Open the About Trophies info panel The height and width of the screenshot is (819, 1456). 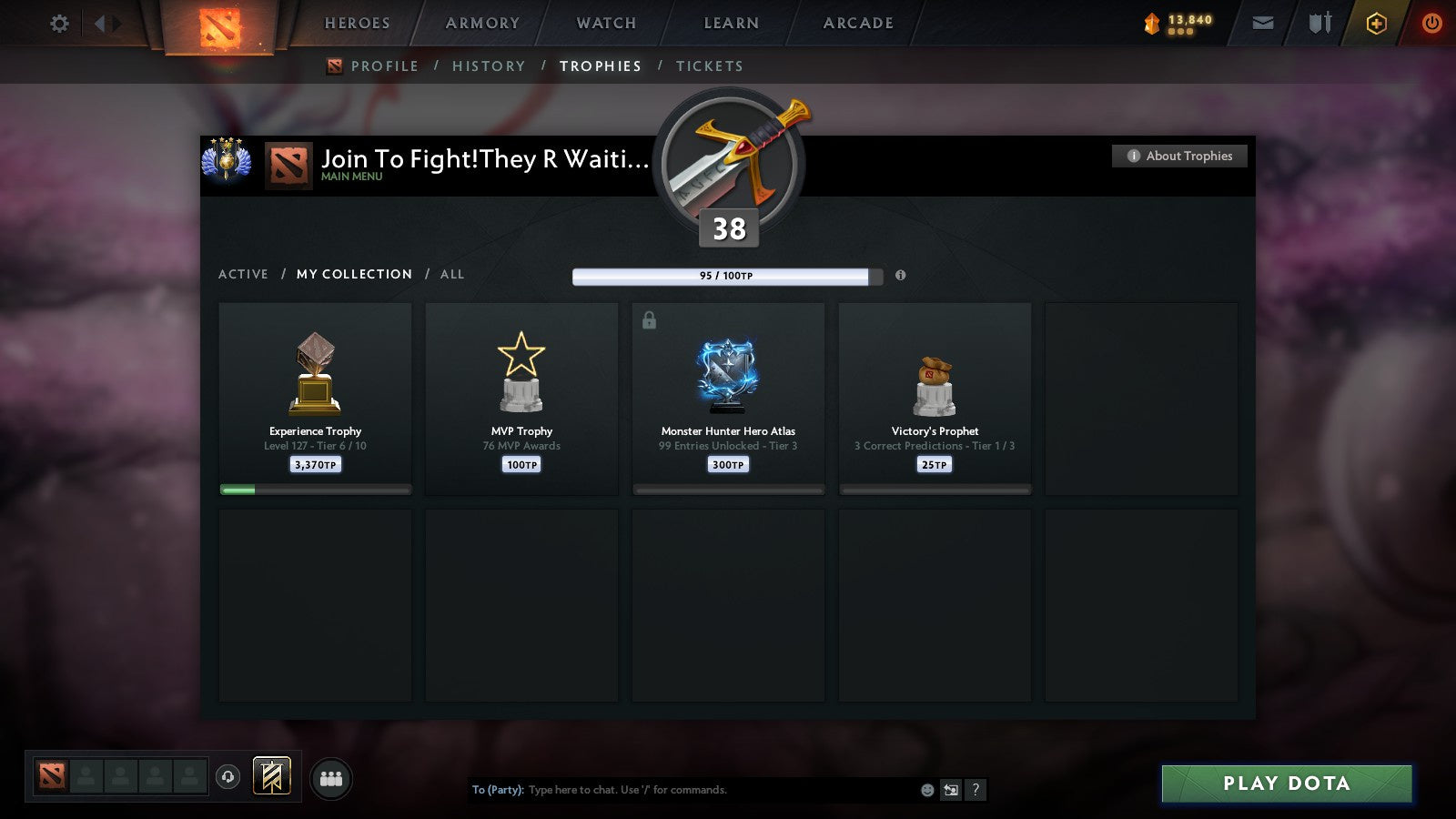[1178, 156]
